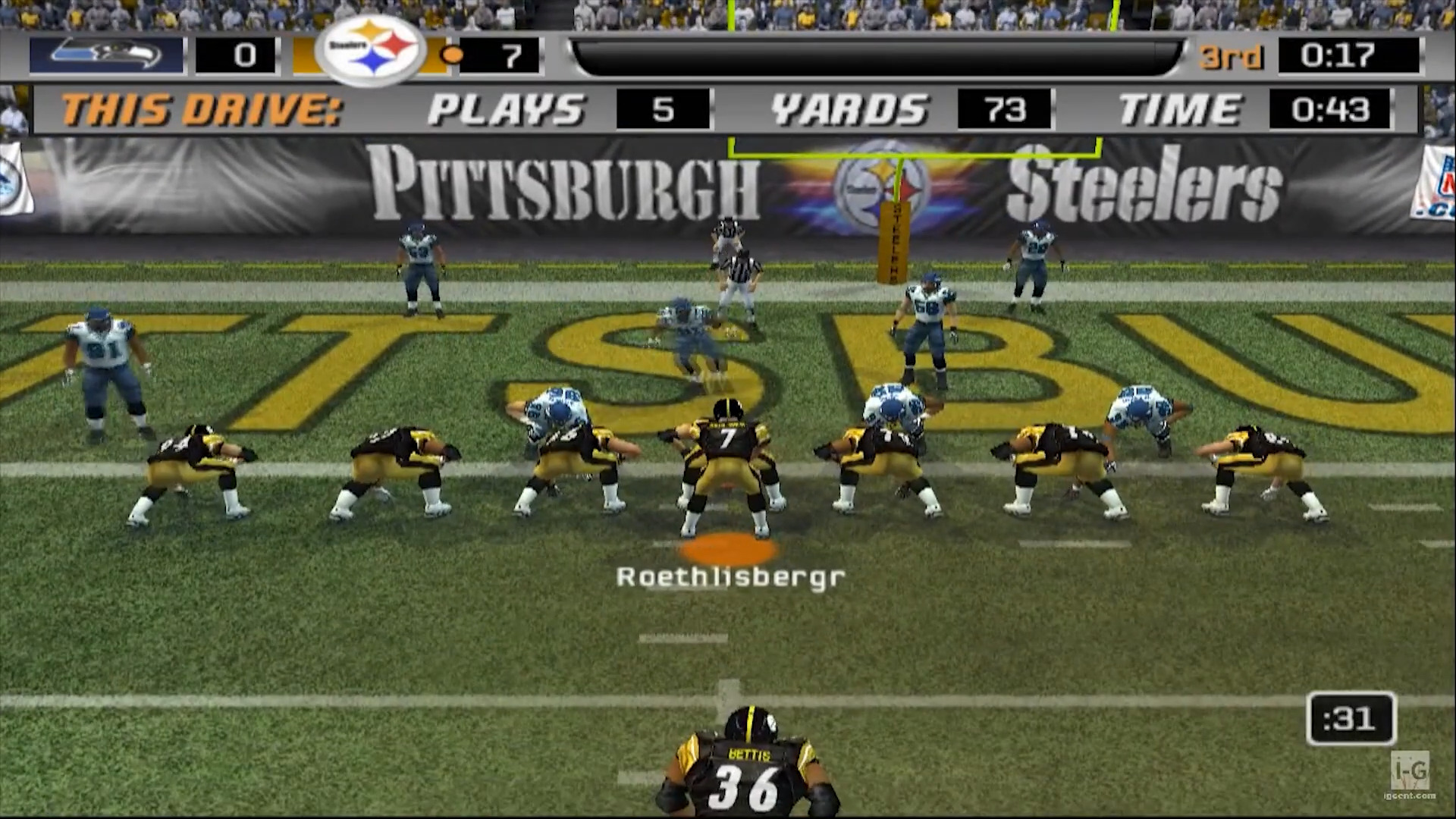Click the Steelers logo on the scoreboard

372,50
